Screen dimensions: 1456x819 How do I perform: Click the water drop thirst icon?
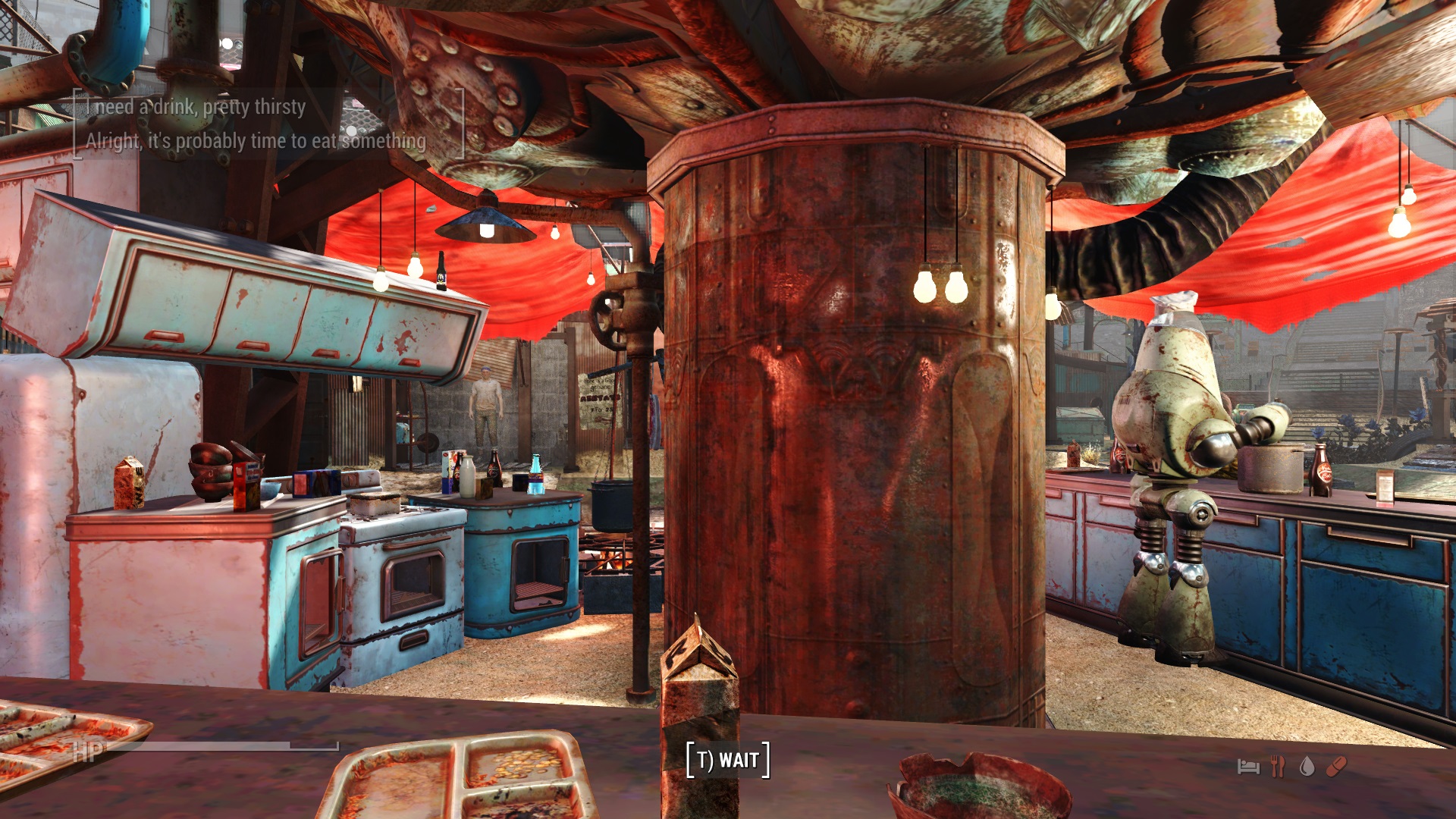click(1307, 767)
